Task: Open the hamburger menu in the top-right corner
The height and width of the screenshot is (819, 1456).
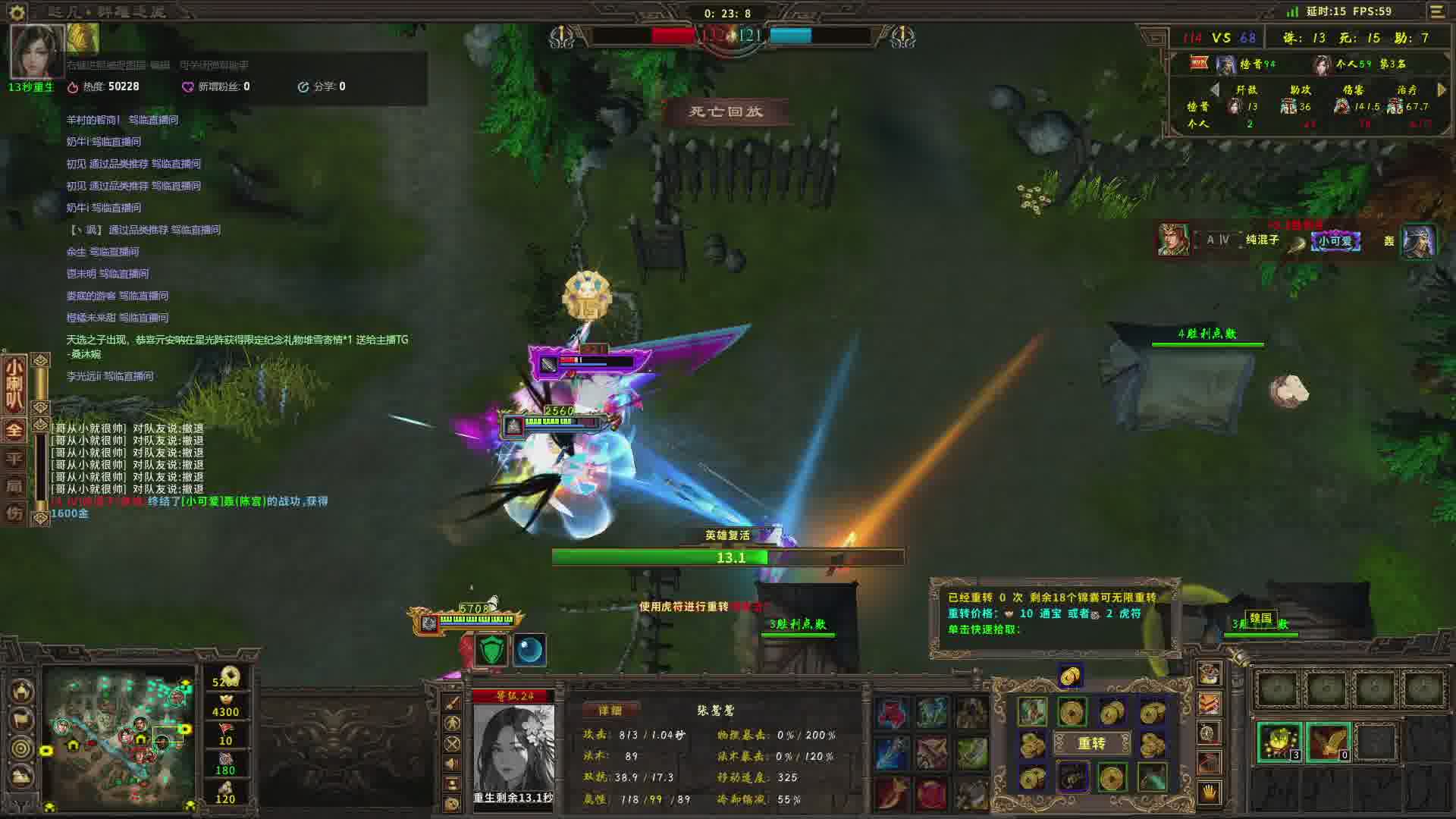Action: tap(1437, 11)
